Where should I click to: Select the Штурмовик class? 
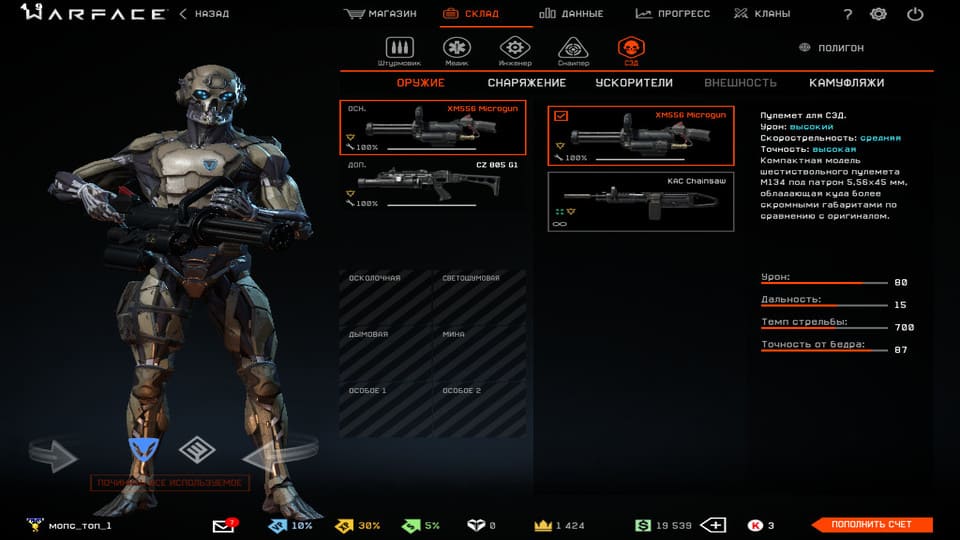pyautogui.click(x=399, y=50)
